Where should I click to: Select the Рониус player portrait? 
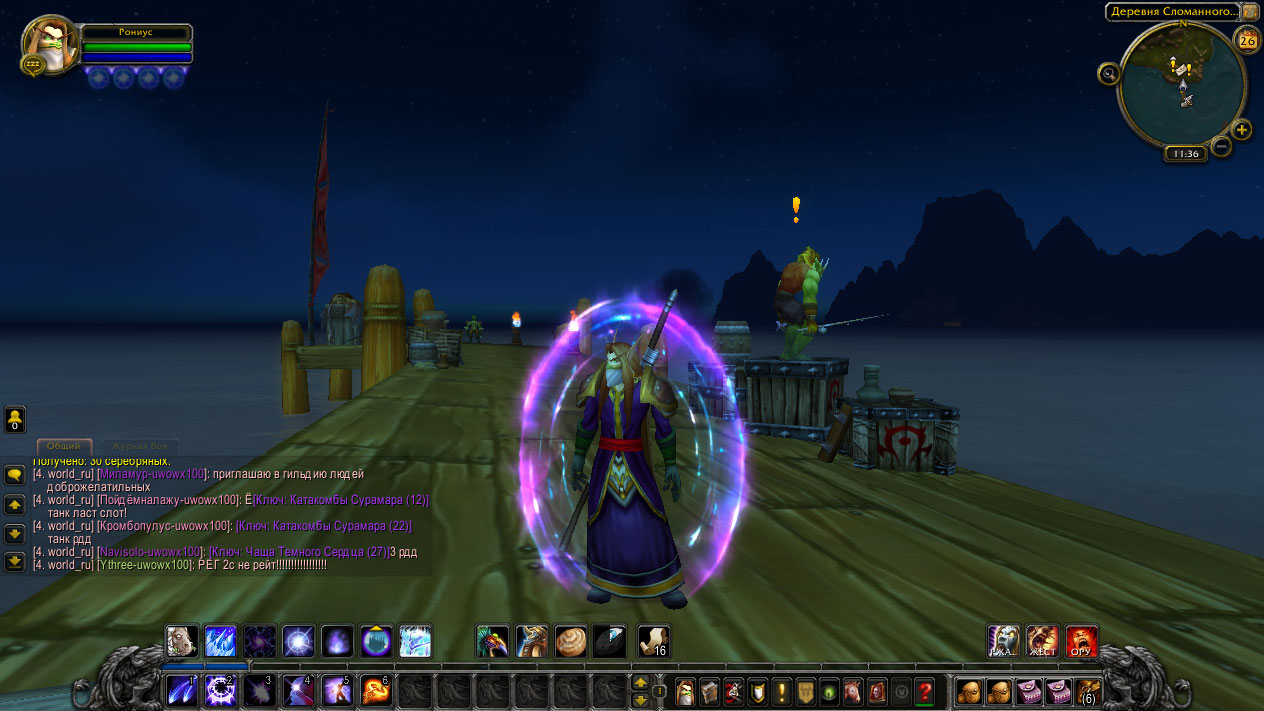[x=49, y=44]
